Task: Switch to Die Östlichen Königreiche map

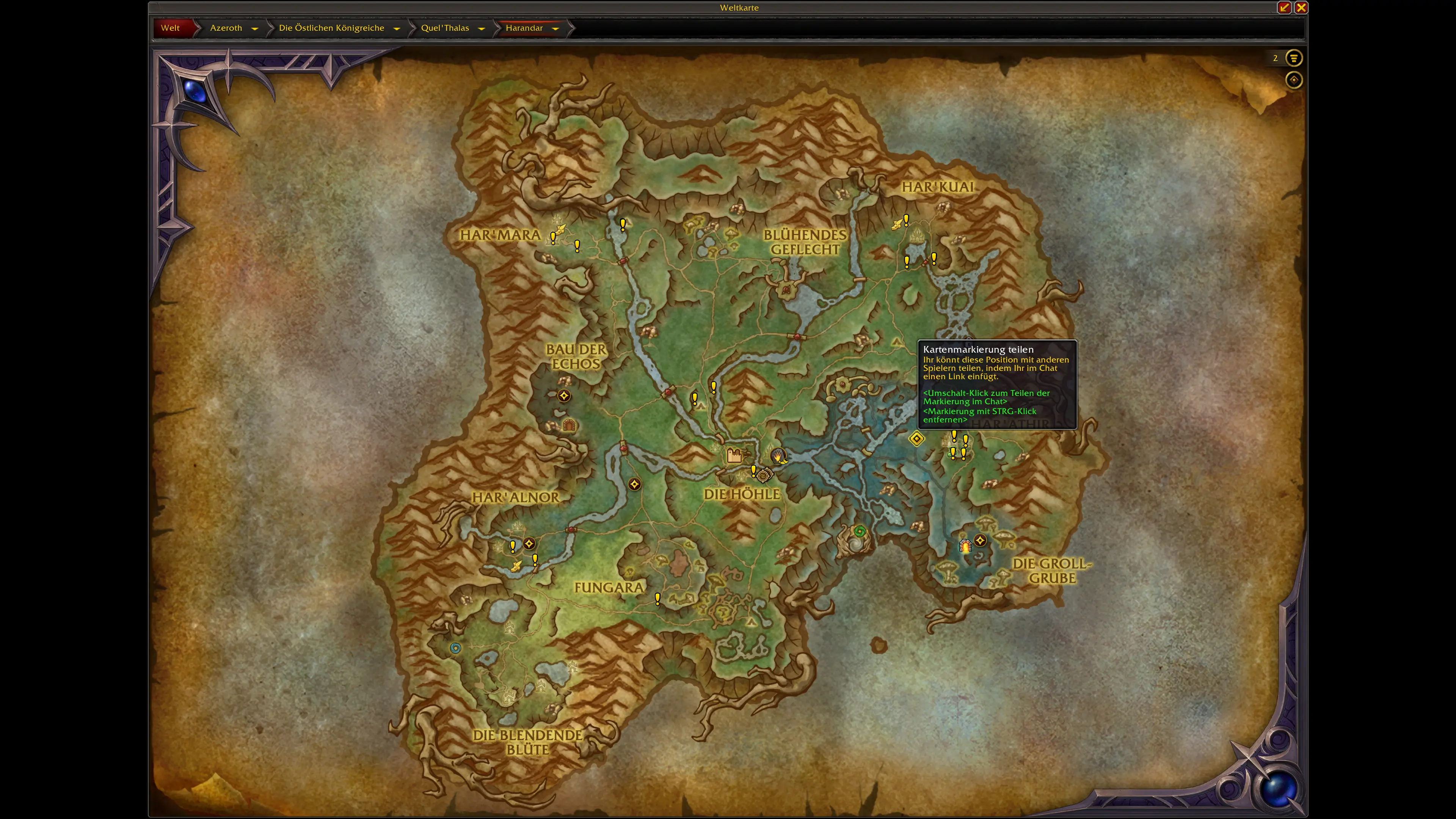Action: [x=331, y=28]
